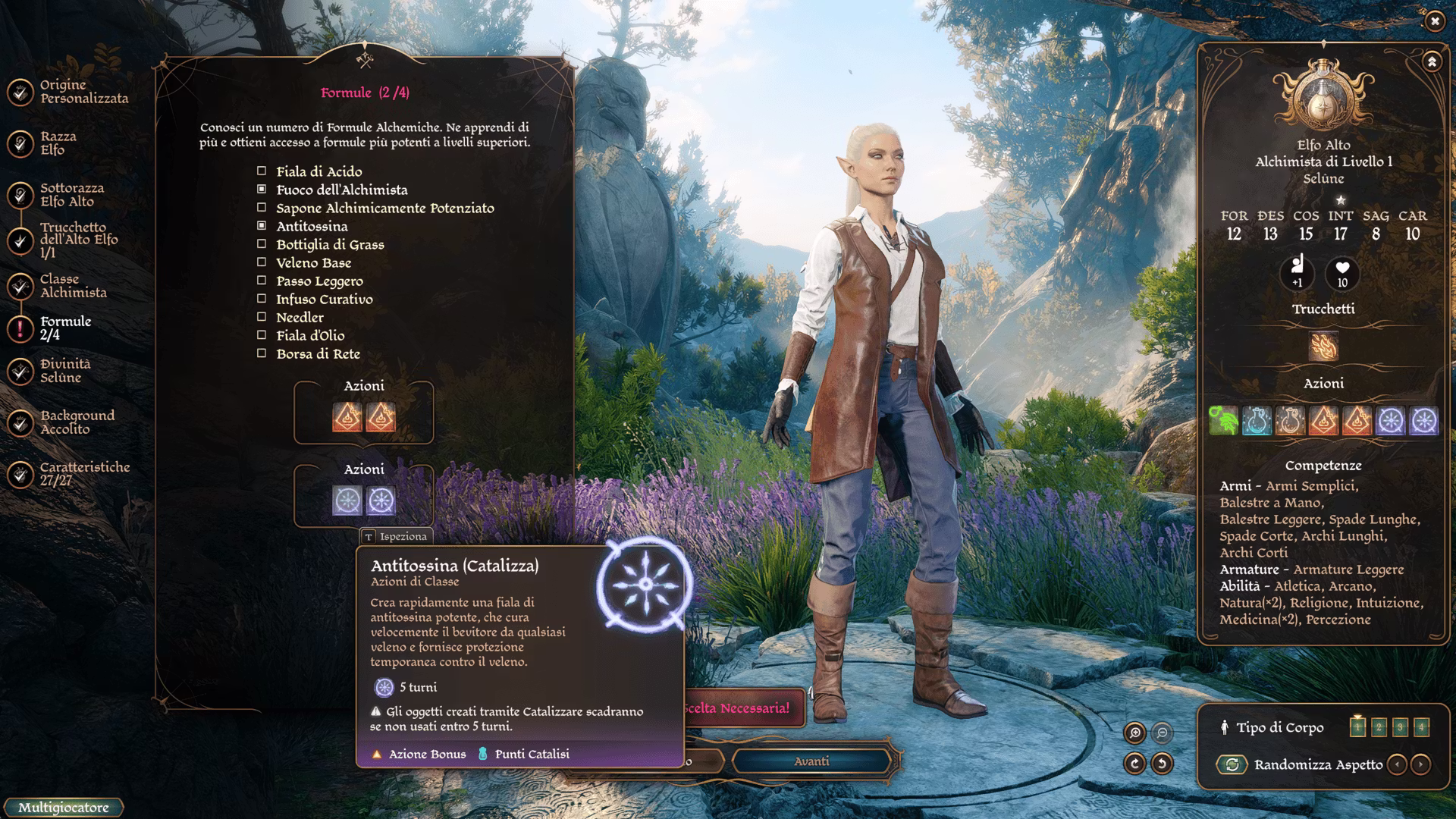This screenshot has width=1456, height=819.
Task: Uncheck Fuoco dell'Alchimista formula
Action: pos(262,190)
